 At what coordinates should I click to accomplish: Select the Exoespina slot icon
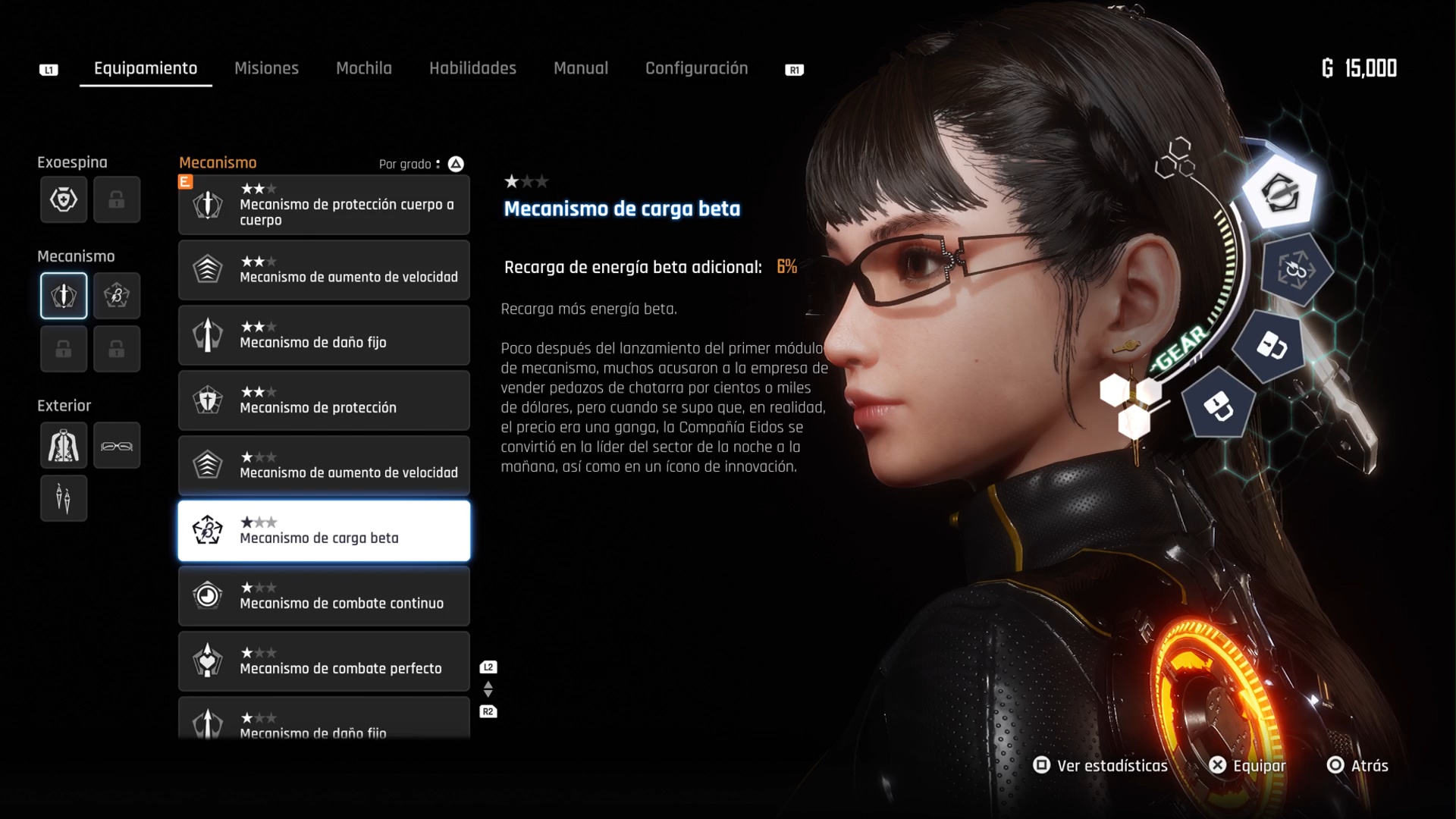[x=64, y=199]
